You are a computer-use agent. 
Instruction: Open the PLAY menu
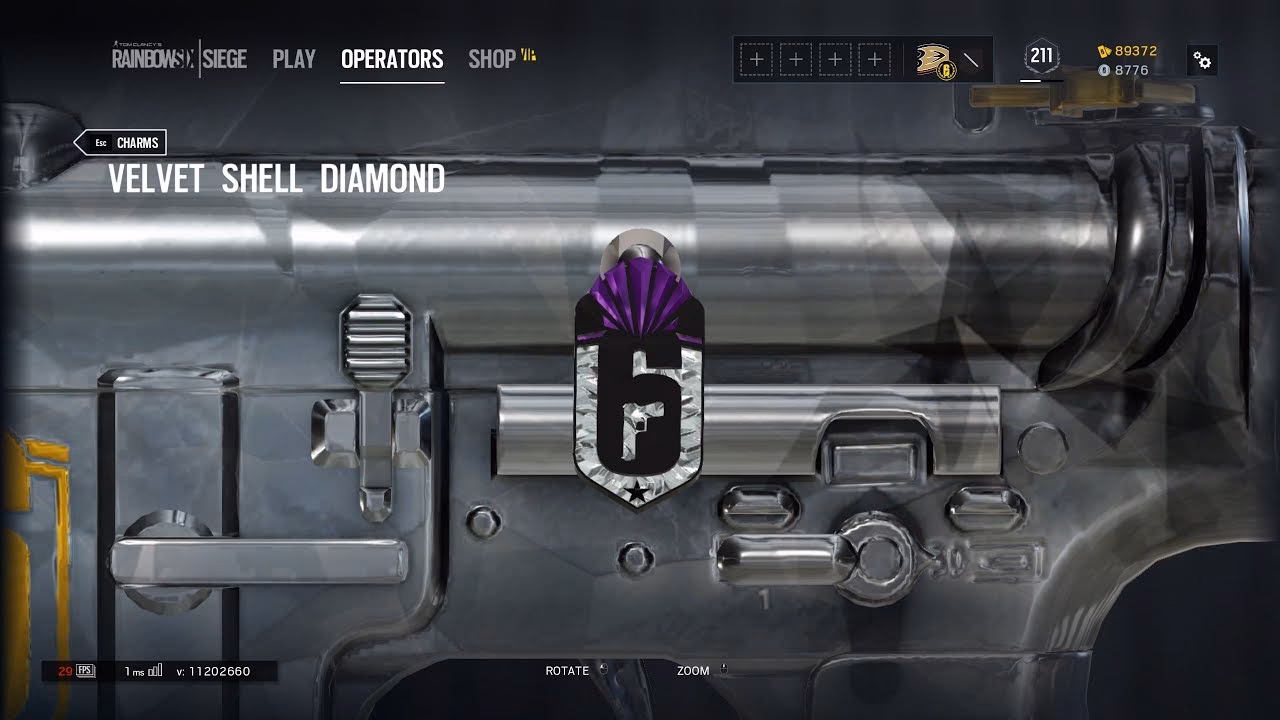(x=293, y=60)
